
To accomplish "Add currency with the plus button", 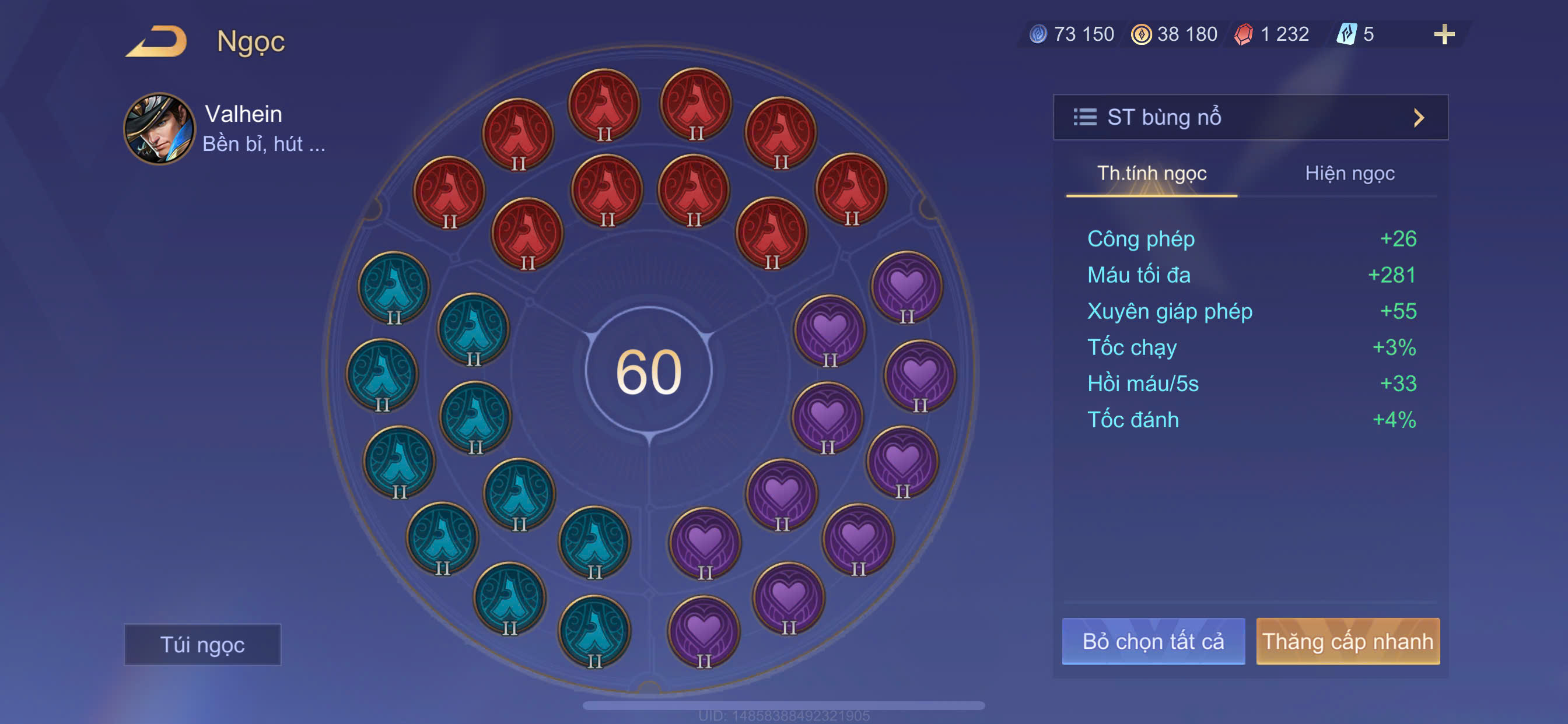I will point(1444,34).
